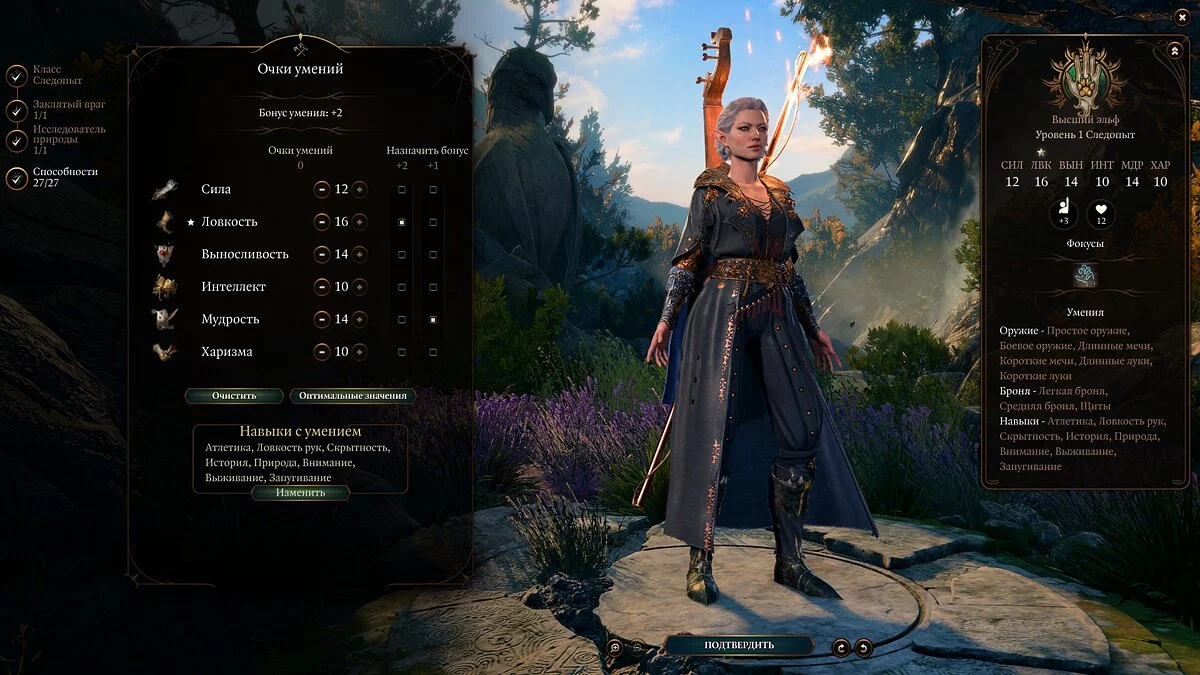
Task: Raise Интеллект by one point
Action: pos(360,287)
